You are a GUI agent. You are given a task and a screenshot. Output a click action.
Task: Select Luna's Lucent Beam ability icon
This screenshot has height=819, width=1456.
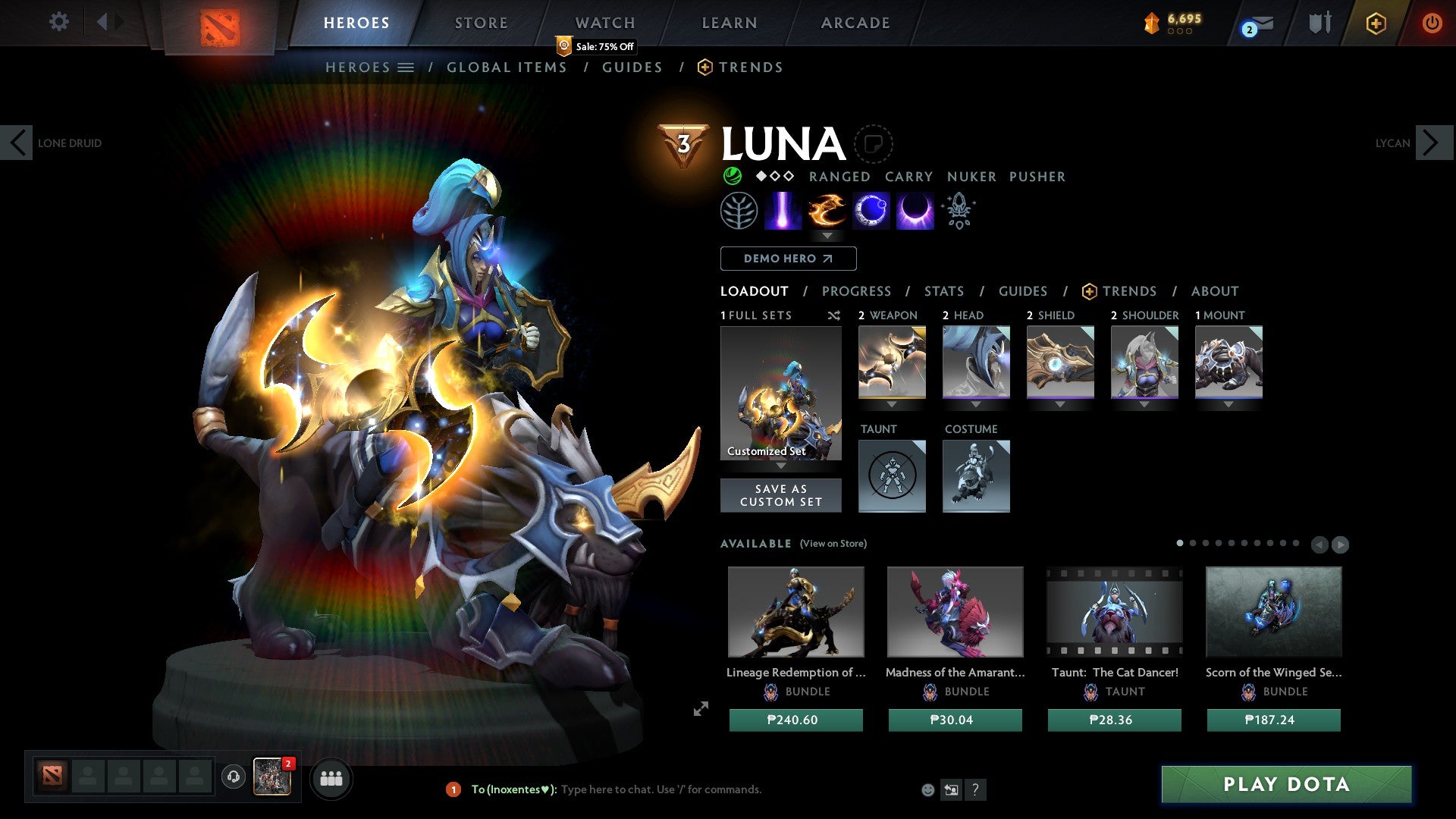(x=785, y=210)
